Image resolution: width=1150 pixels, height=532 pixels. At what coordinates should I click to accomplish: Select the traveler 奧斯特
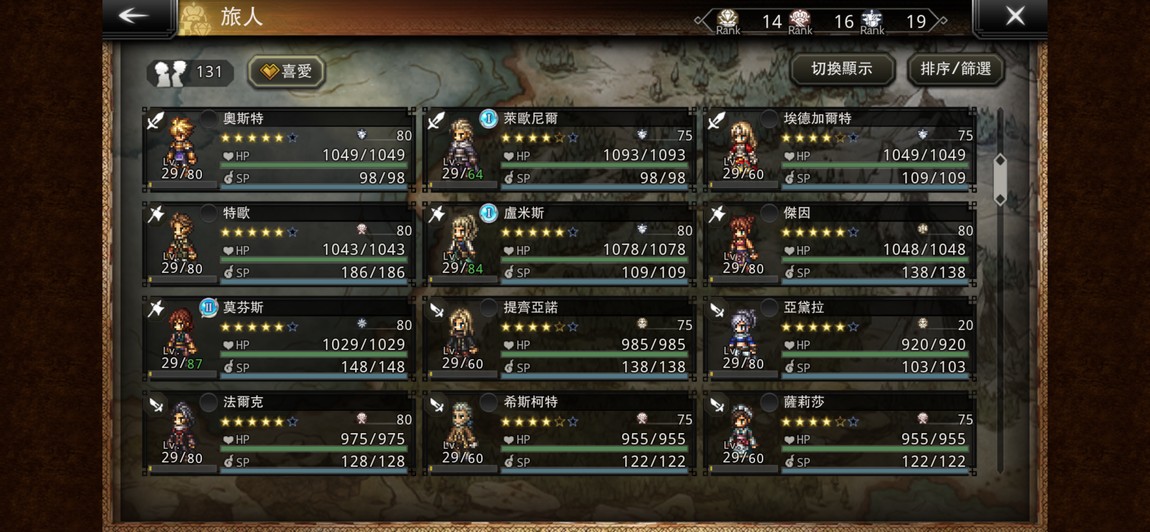[x=279, y=149]
